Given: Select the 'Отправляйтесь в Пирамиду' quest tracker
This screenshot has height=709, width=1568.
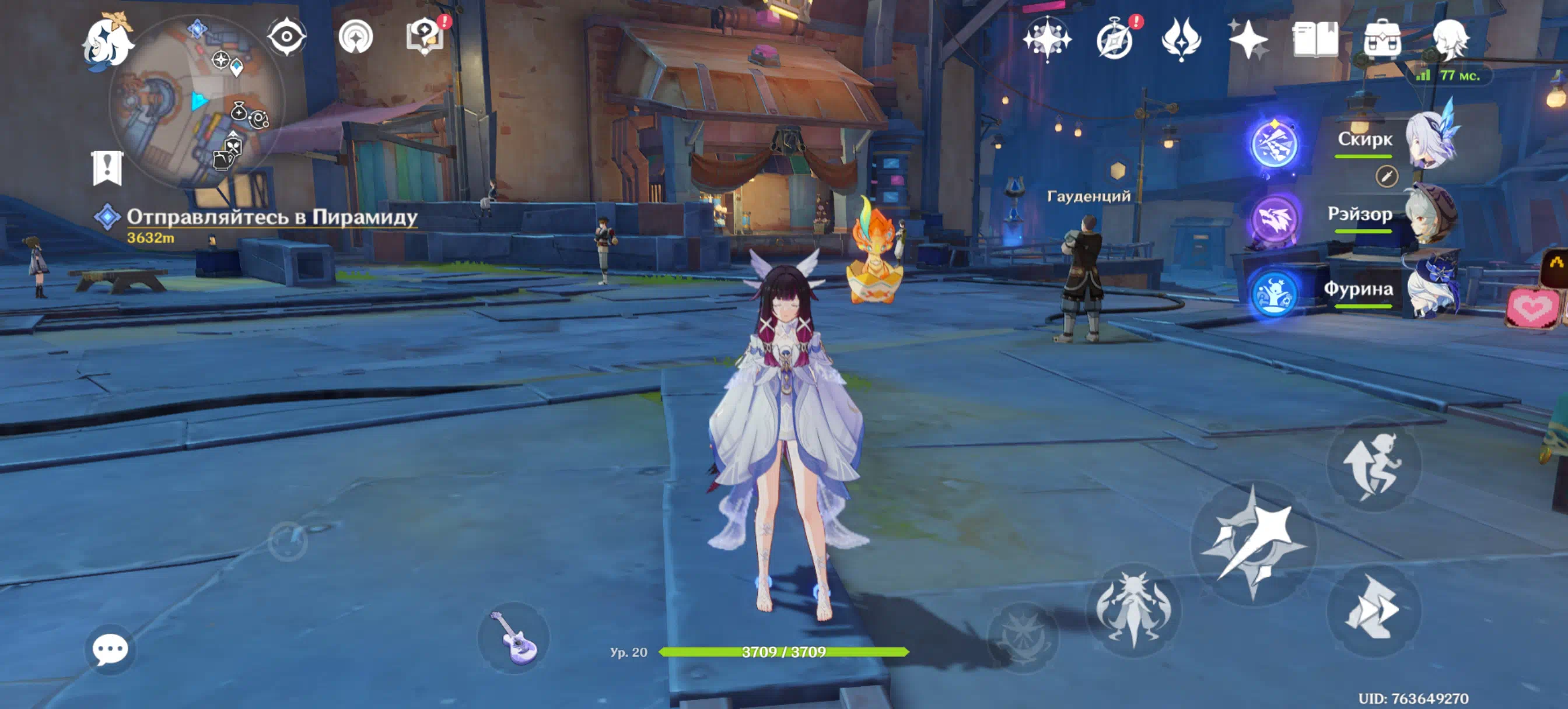Looking at the screenshot, I should [x=271, y=217].
